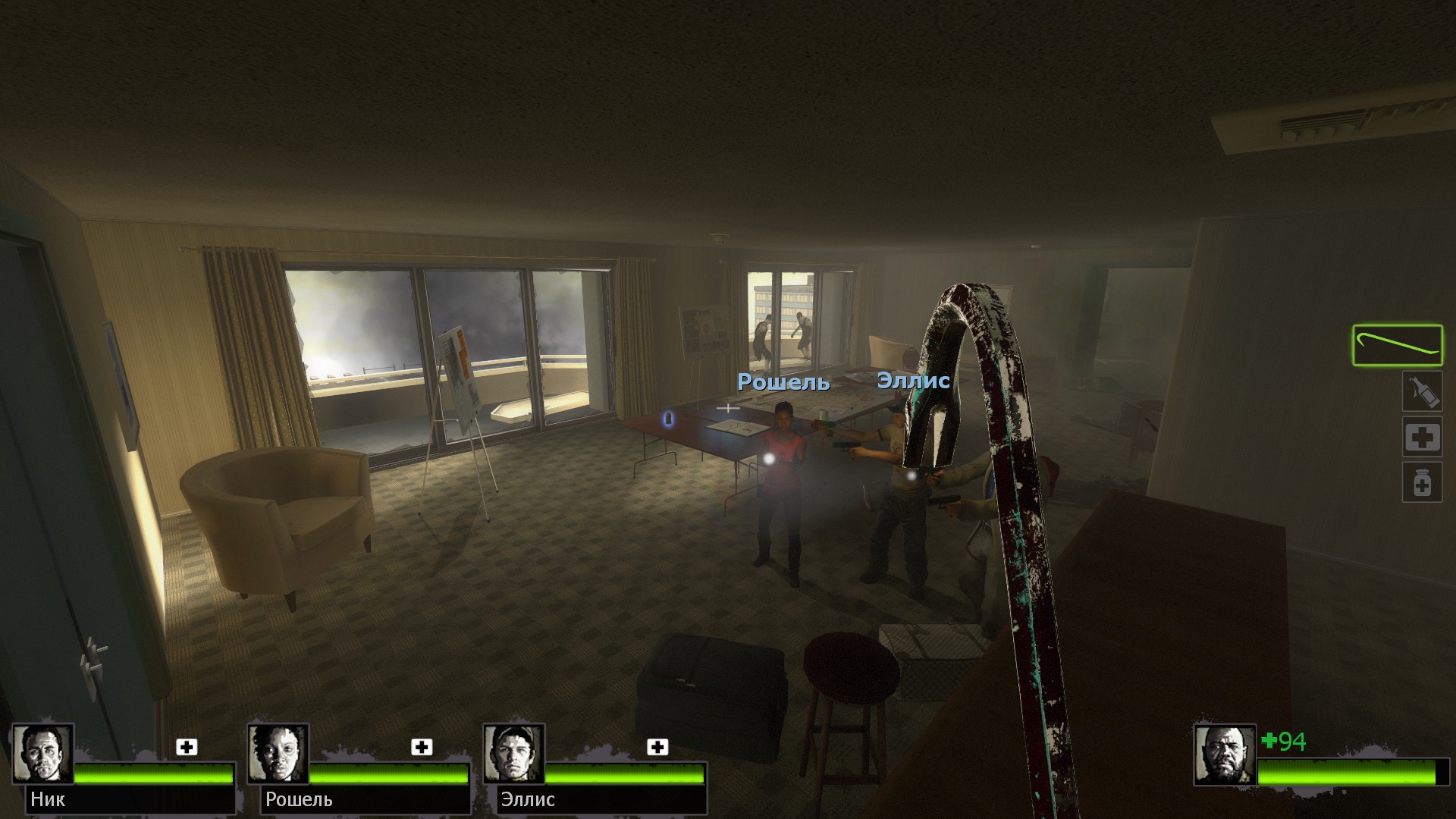Viewport: 1456px width, 819px height.
Task: Click Rochelle's teammate portrait
Action: 278,754
